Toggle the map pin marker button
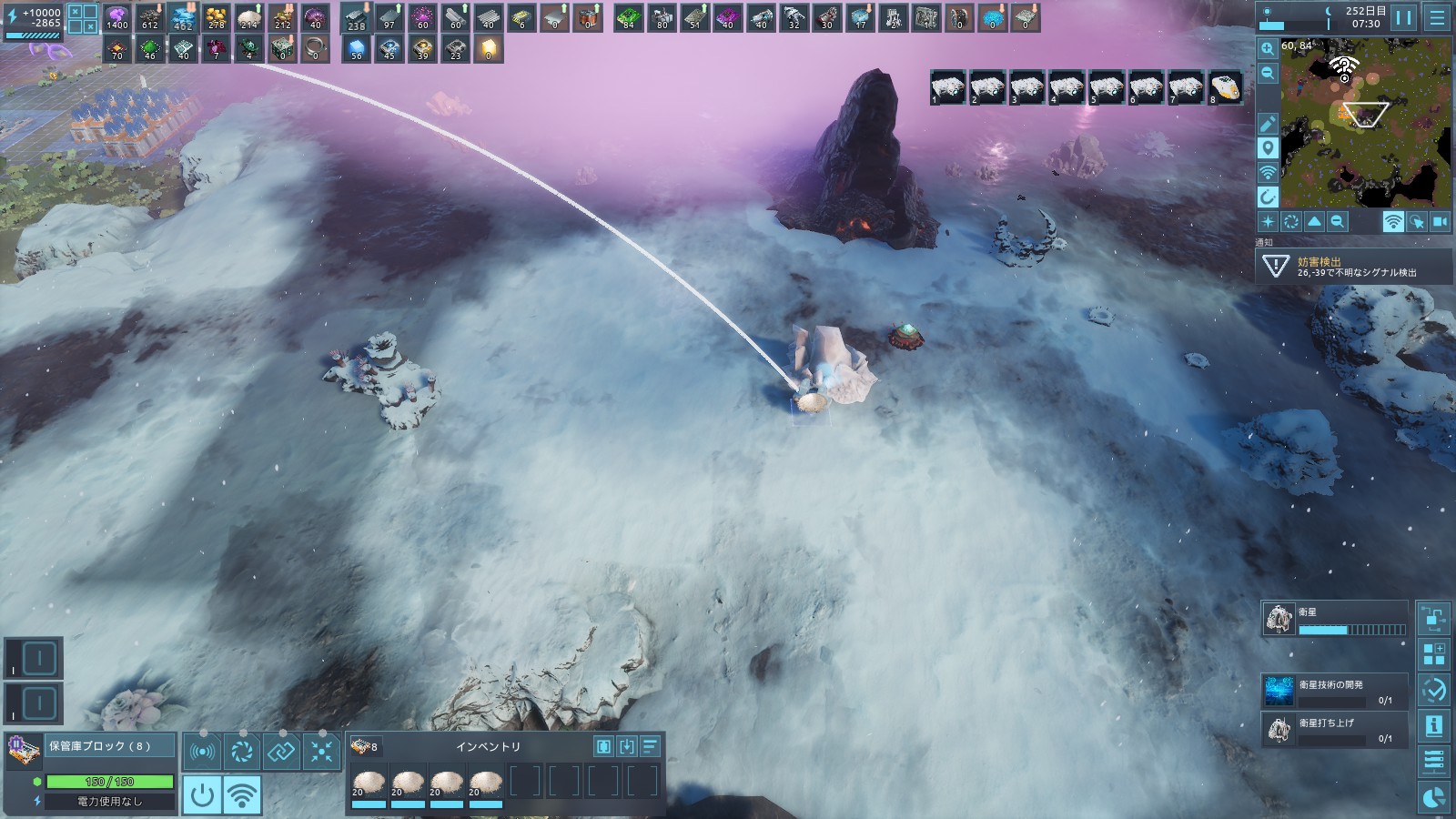The image size is (1456, 819). click(1268, 148)
